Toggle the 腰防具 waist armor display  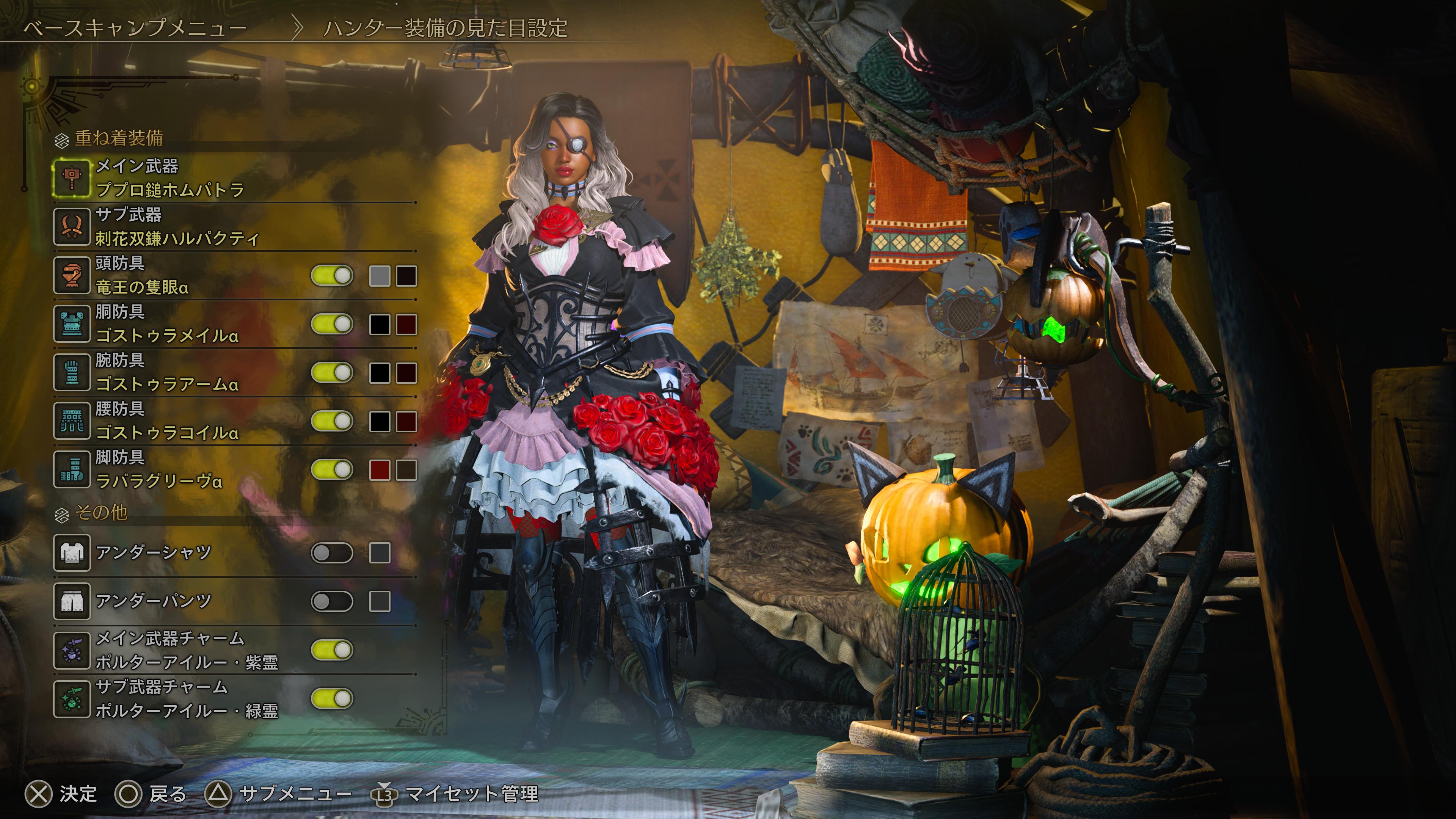click(x=332, y=422)
